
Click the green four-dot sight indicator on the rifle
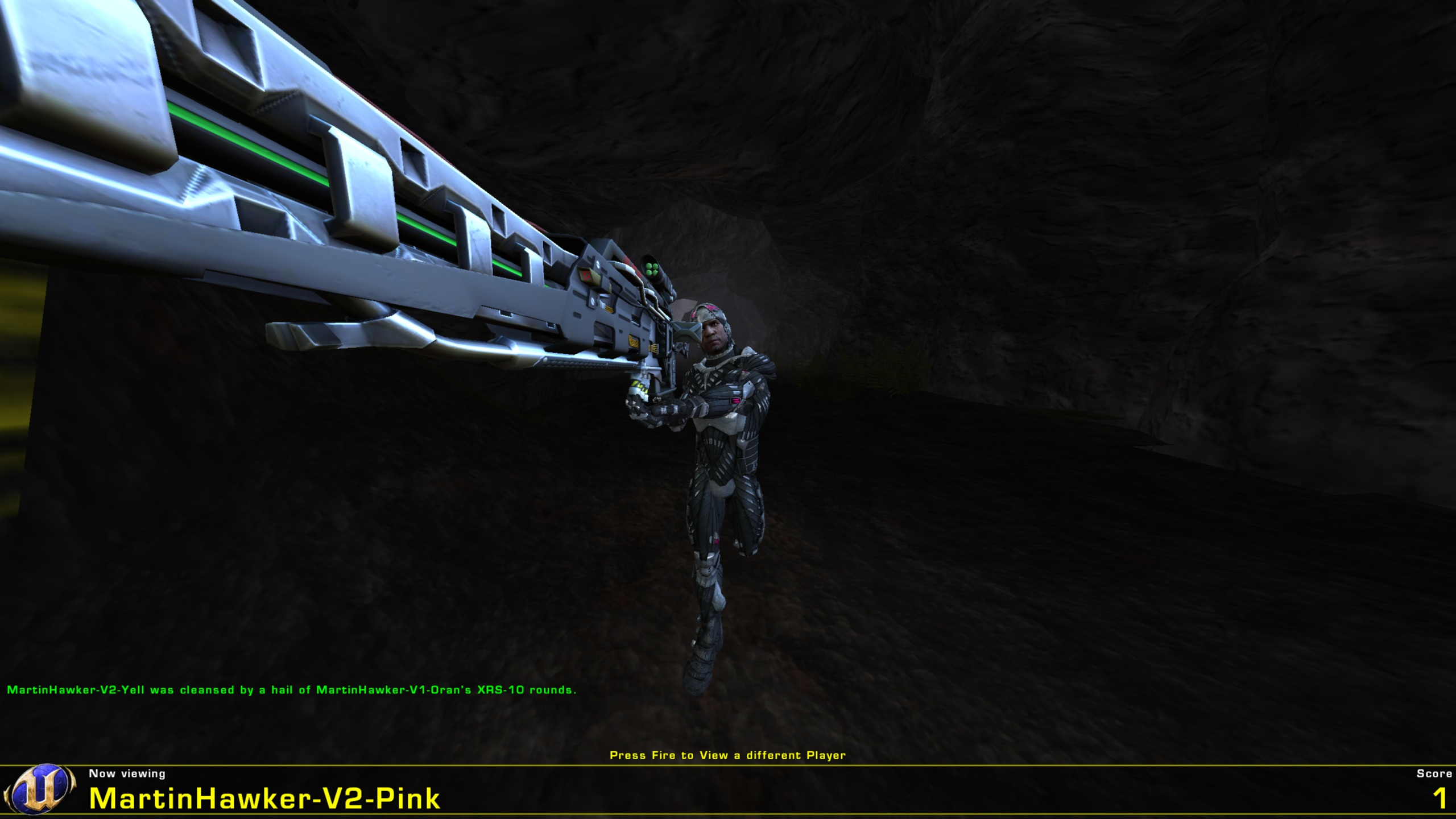tap(651, 268)
